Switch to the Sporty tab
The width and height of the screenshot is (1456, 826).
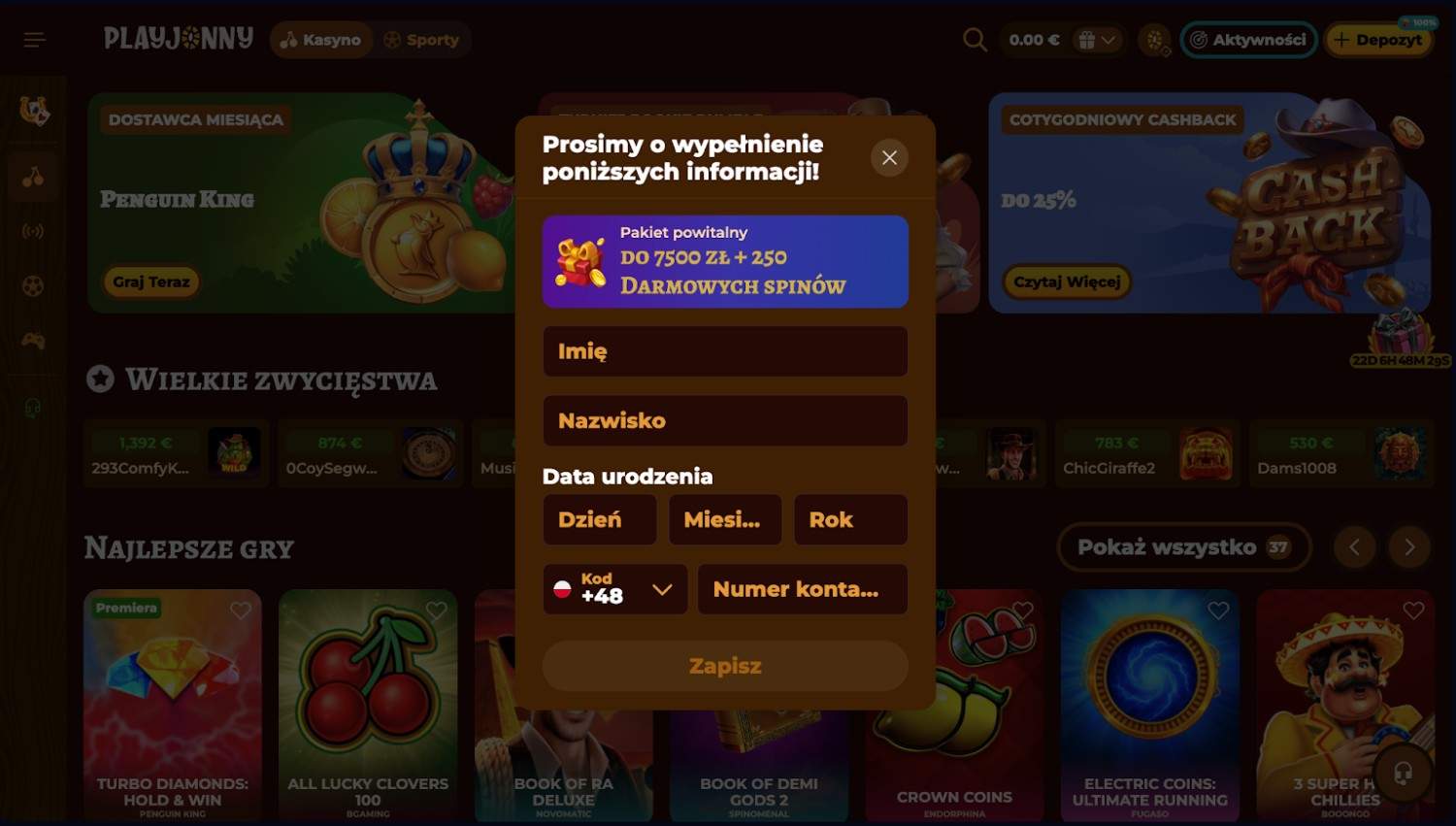point(423,40)
